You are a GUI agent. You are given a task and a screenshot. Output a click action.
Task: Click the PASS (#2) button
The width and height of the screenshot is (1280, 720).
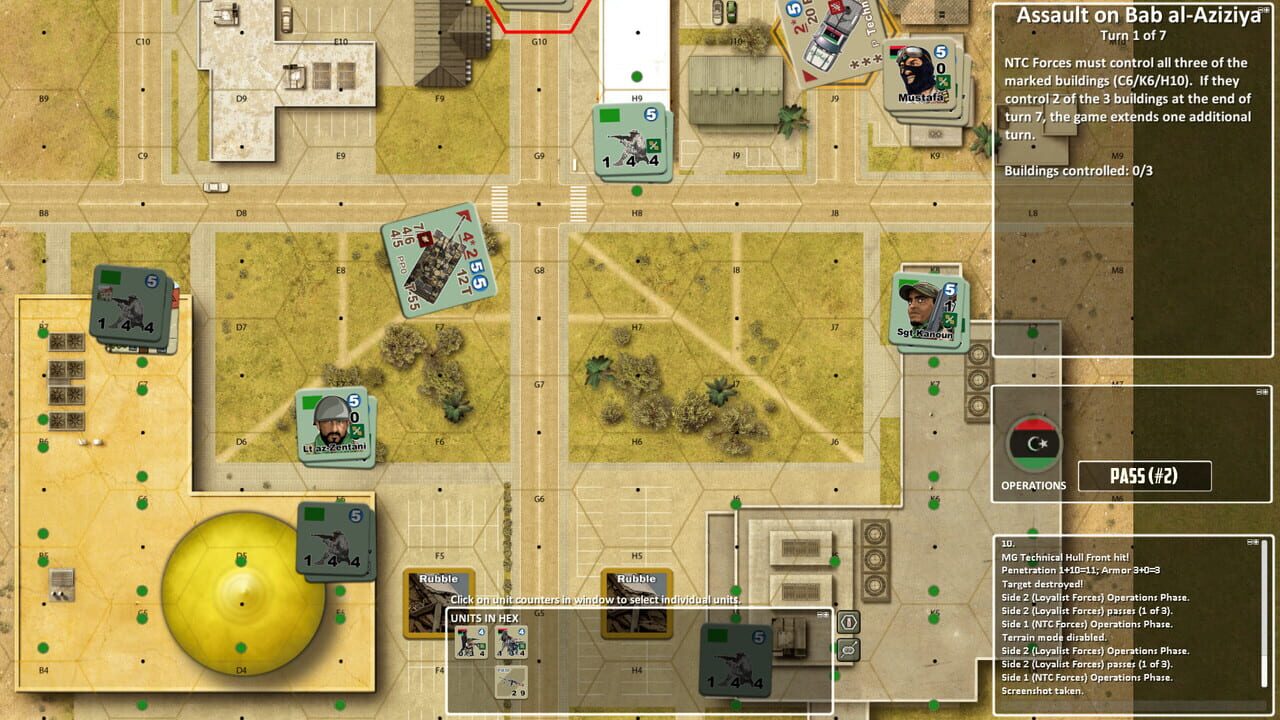(x=1143, y=477)
